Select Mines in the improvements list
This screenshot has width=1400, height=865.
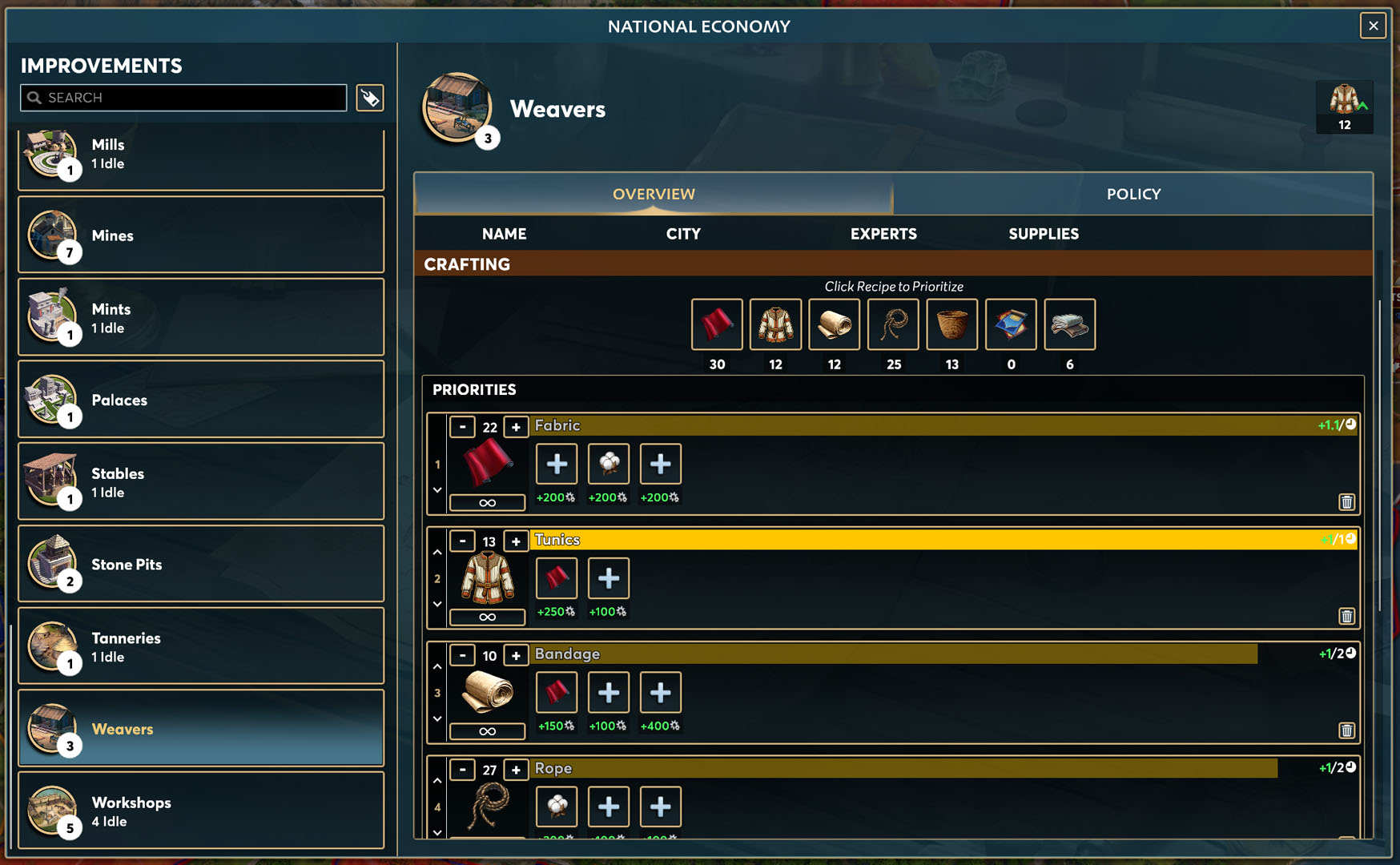point(201,235)
